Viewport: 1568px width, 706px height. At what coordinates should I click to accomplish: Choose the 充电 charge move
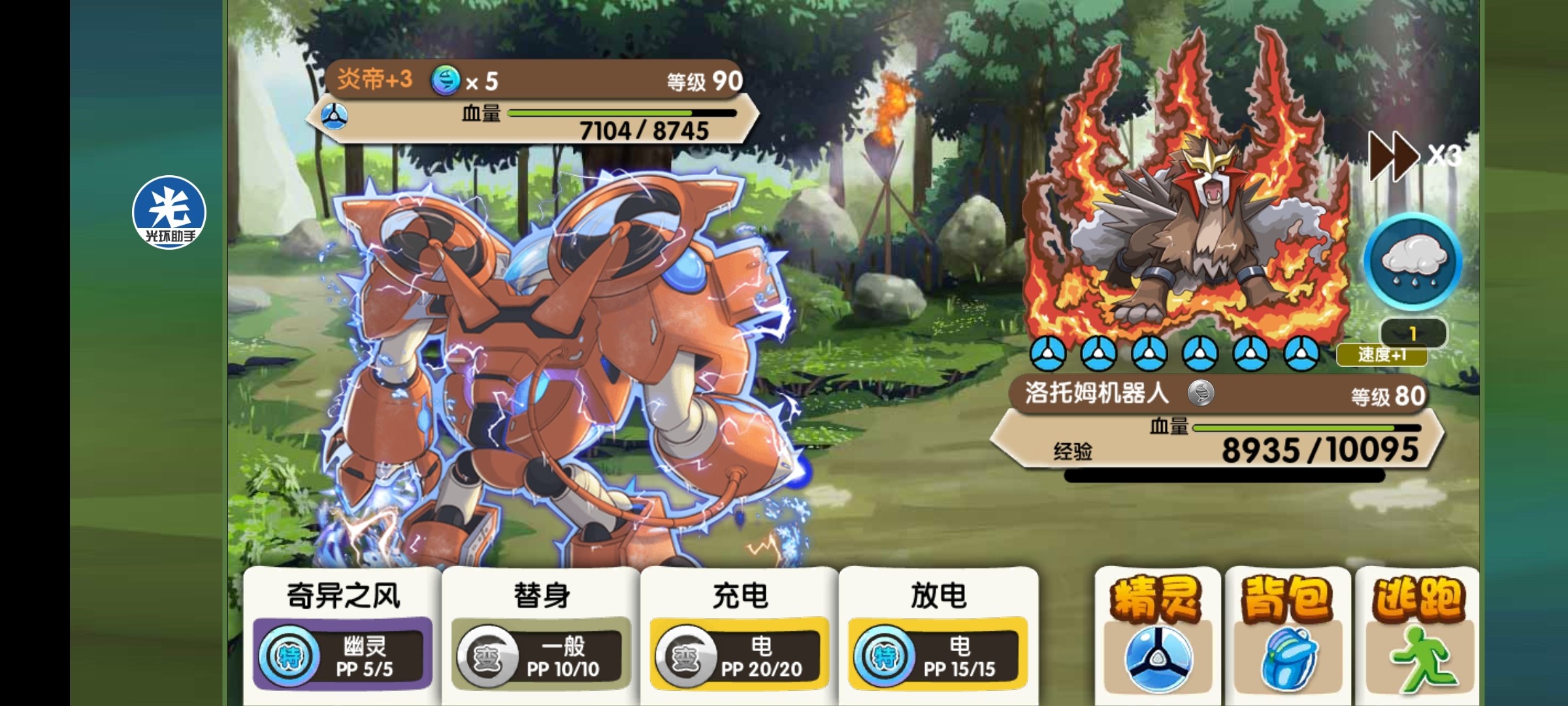pos(740,634)
